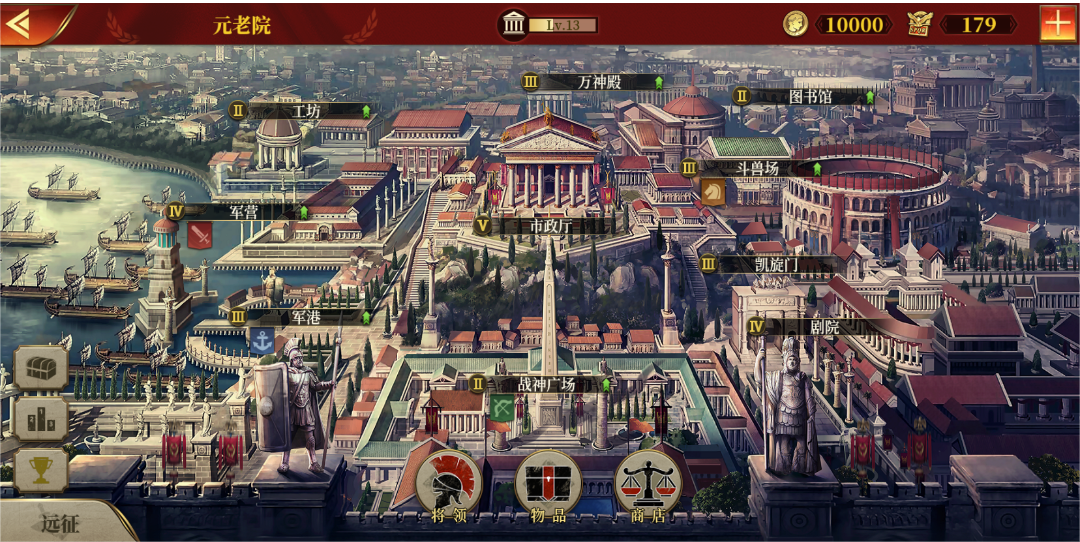Select the 凯旋门 building label
The width and height of the screenshot is (1080, 542).
tap(776, 265)
